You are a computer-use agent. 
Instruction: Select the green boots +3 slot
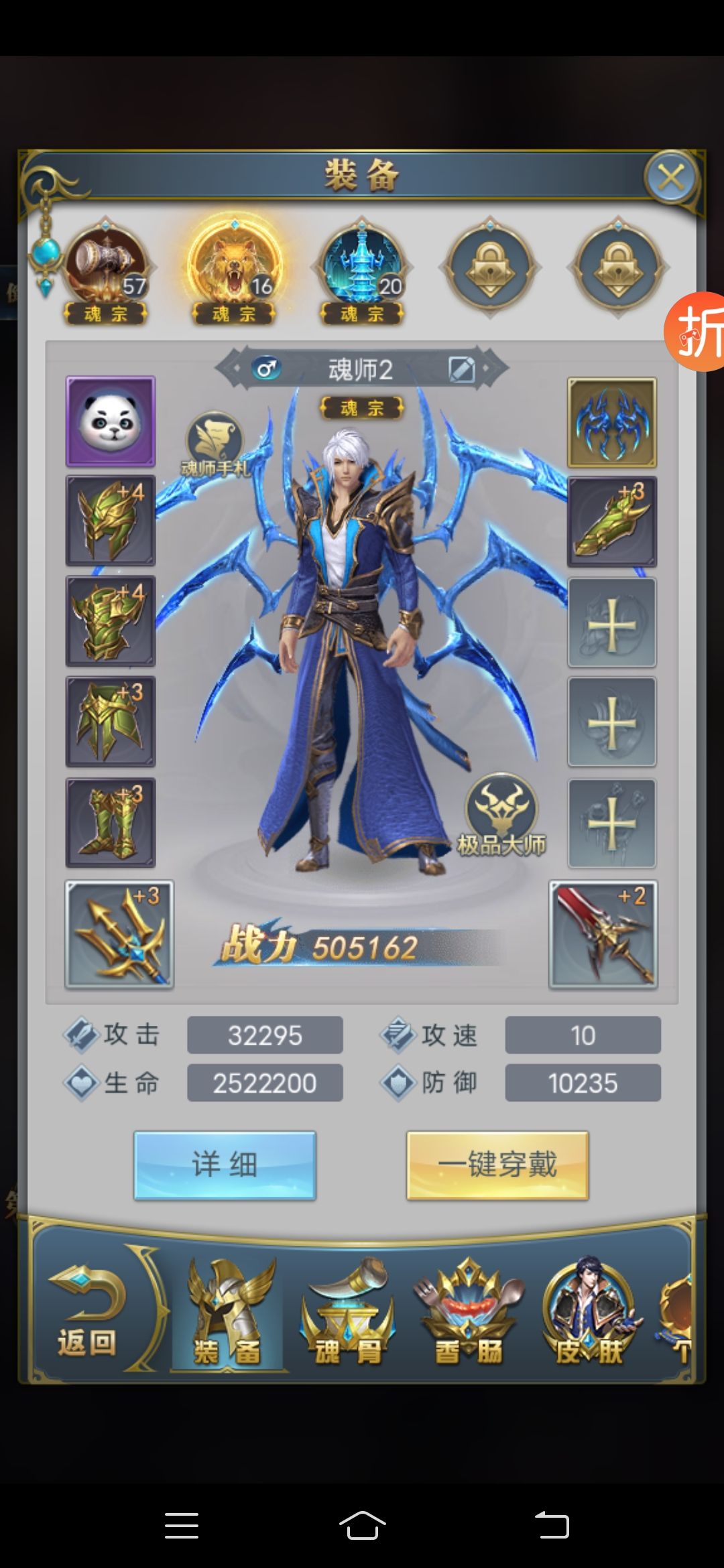[111, 822]
